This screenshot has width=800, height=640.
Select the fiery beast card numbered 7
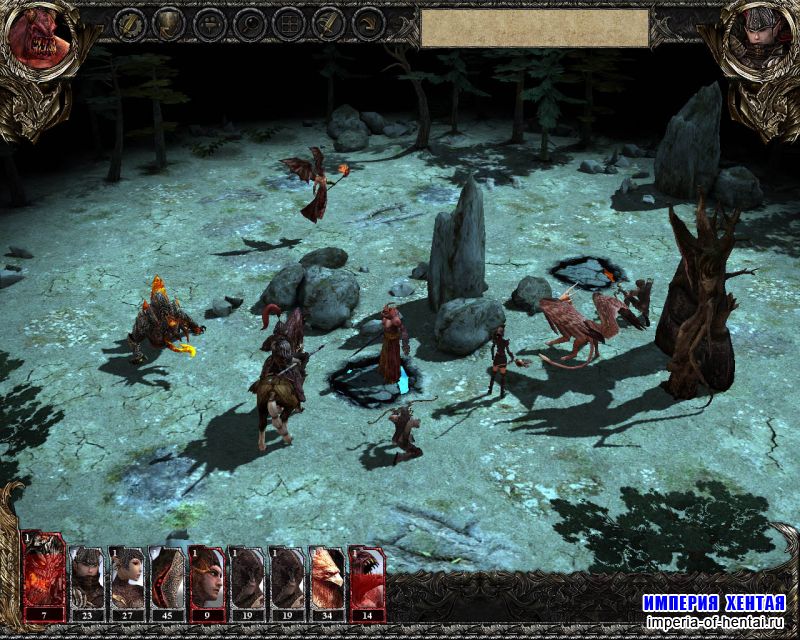coord(44,576)
